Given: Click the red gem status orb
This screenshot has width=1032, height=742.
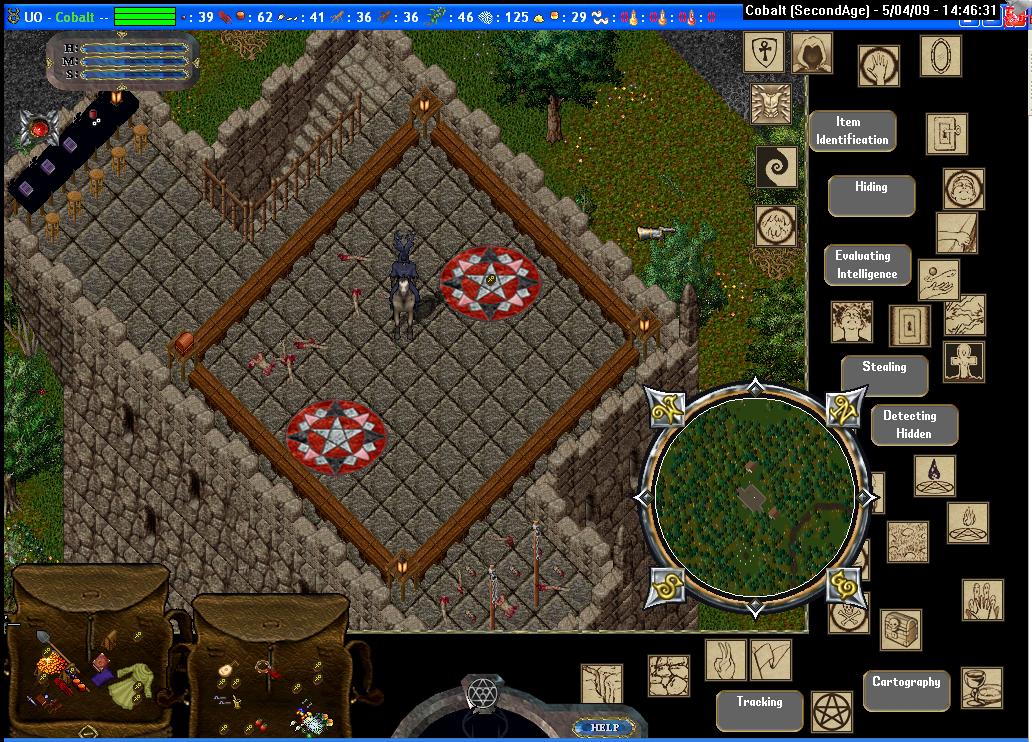Looking at the screenshot, I should [40, 127].
